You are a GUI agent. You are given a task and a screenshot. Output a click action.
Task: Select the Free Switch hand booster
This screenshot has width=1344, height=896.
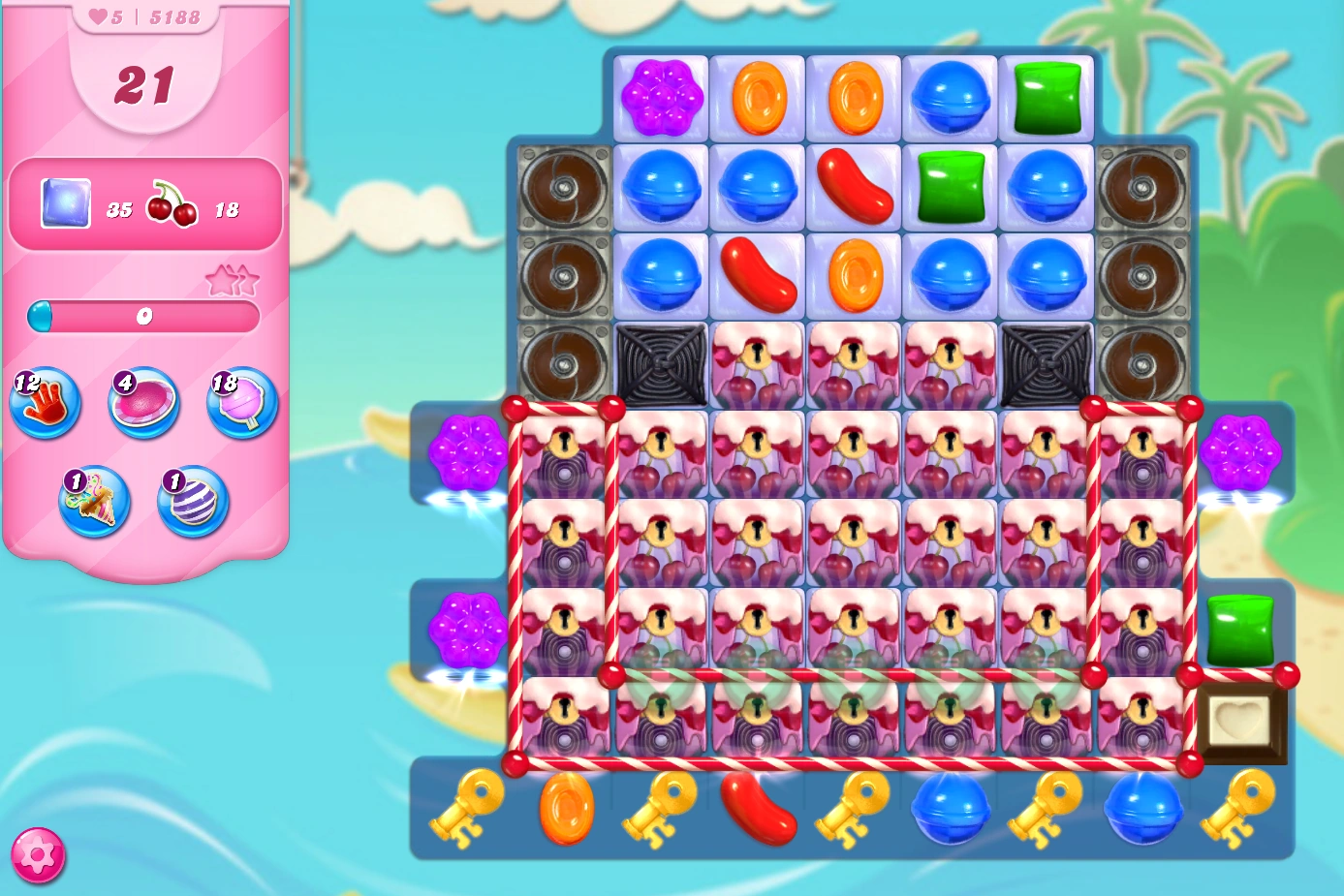pyautogui.click(x=45, y=404)
